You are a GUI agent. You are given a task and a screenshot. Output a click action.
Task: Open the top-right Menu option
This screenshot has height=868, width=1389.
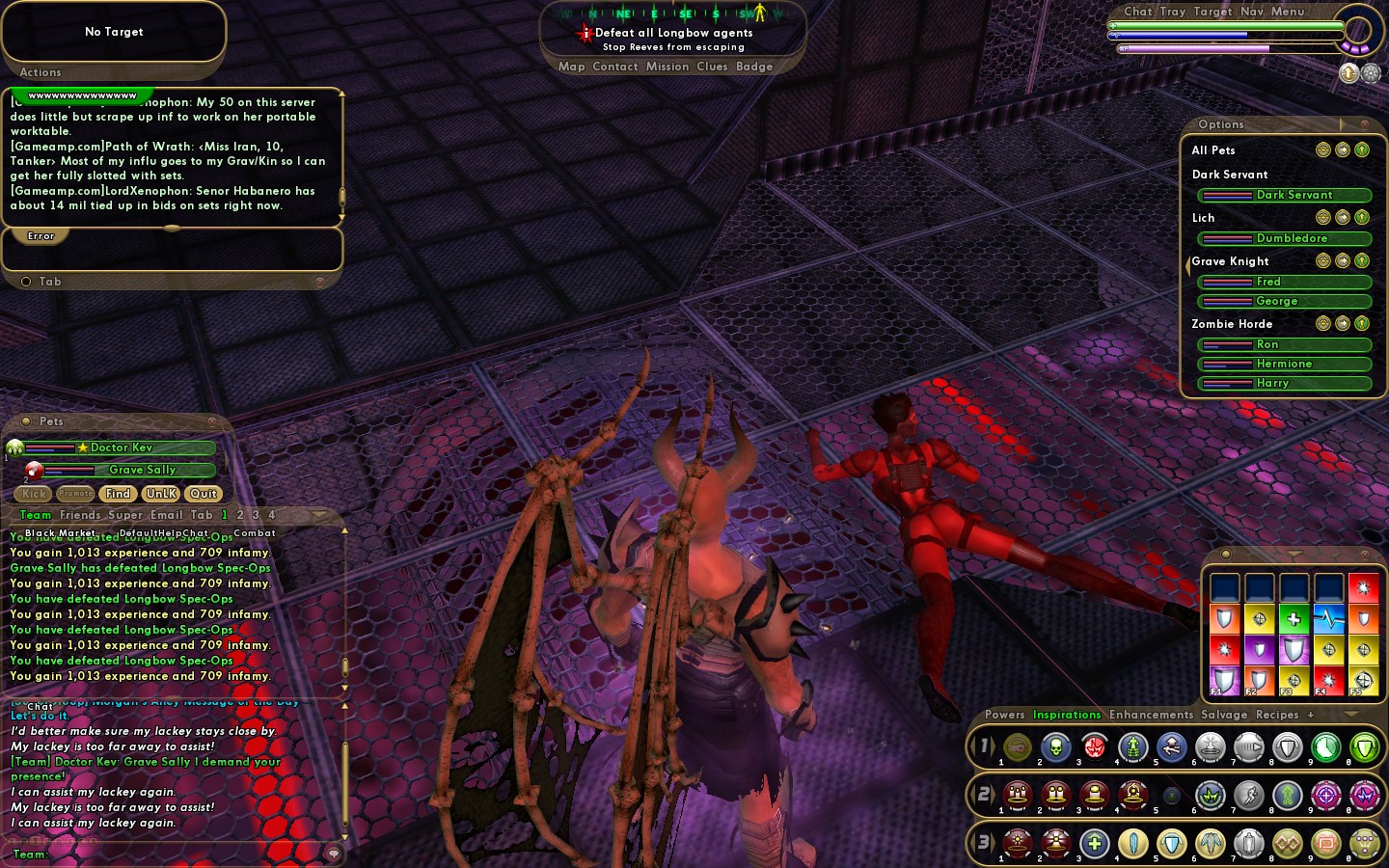pos(1288,12)
